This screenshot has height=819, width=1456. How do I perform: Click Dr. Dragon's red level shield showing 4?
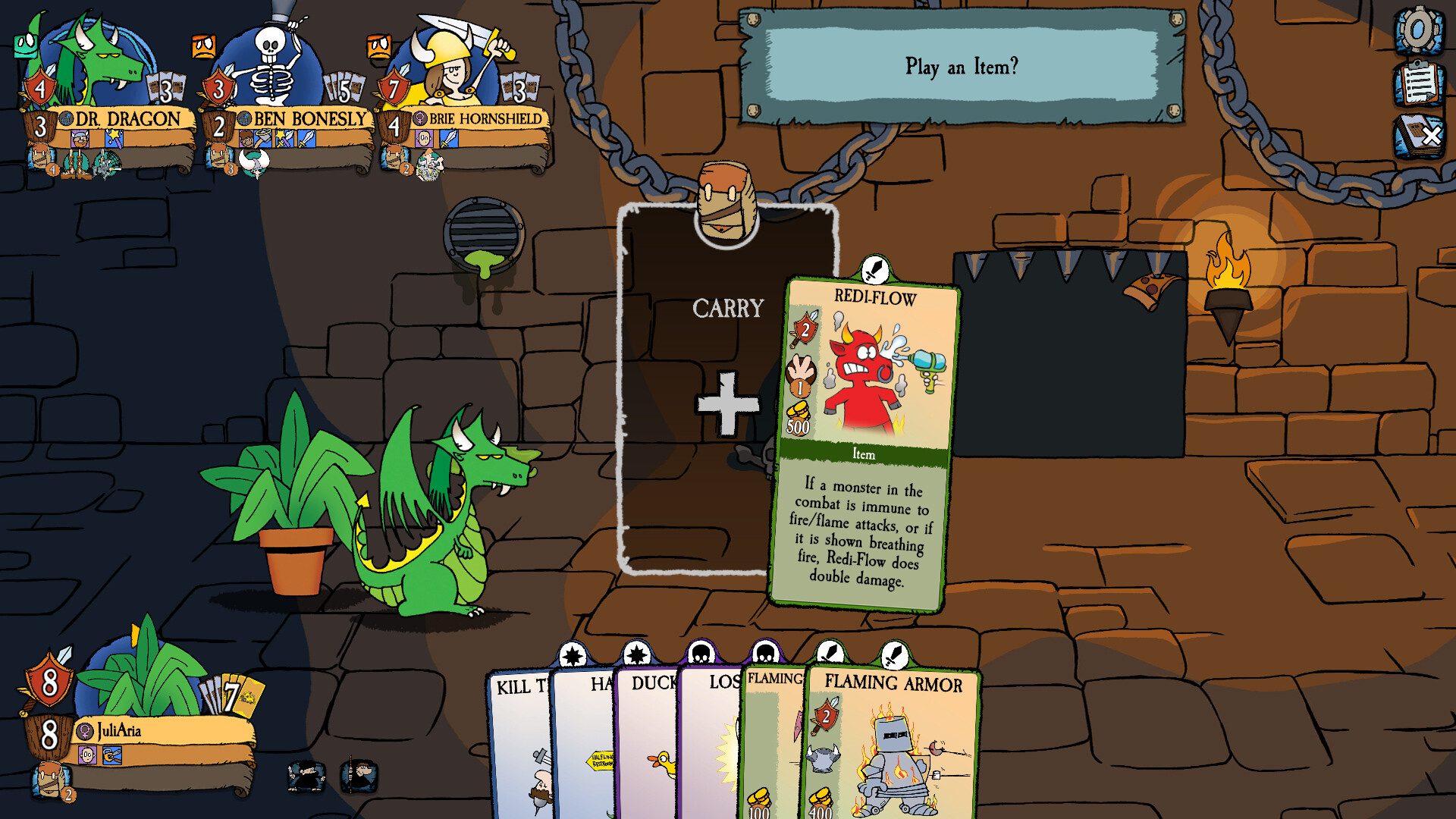38,89
